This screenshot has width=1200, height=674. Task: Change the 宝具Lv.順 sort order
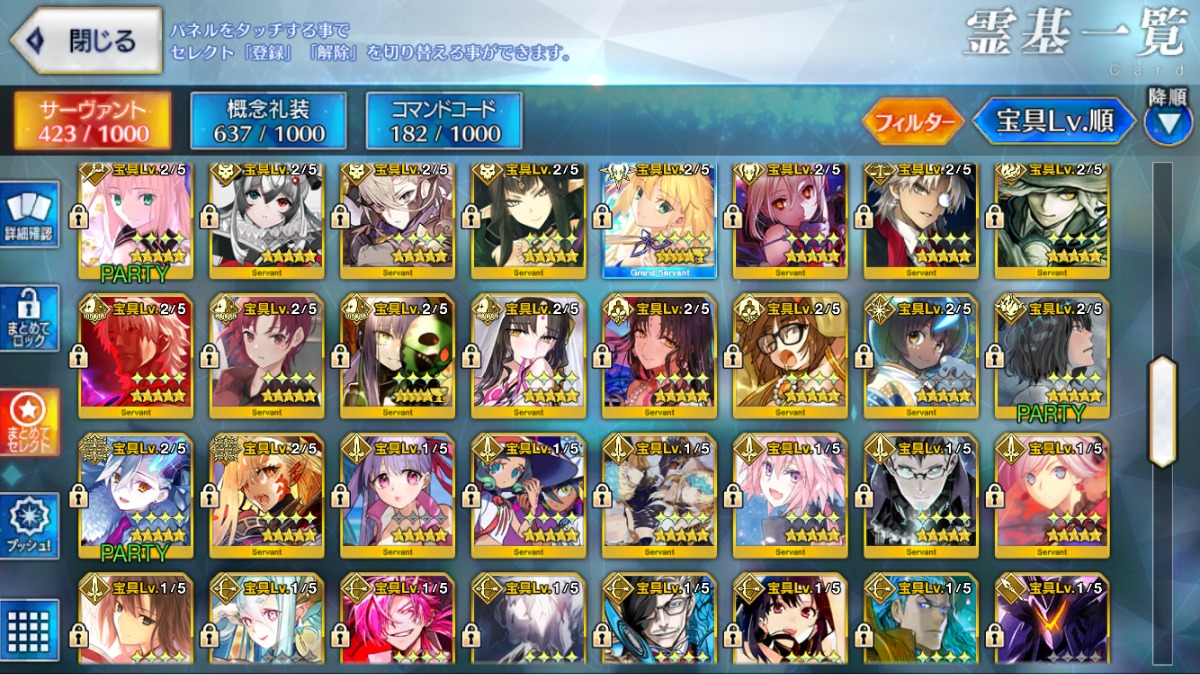(x=1054, y=122)
